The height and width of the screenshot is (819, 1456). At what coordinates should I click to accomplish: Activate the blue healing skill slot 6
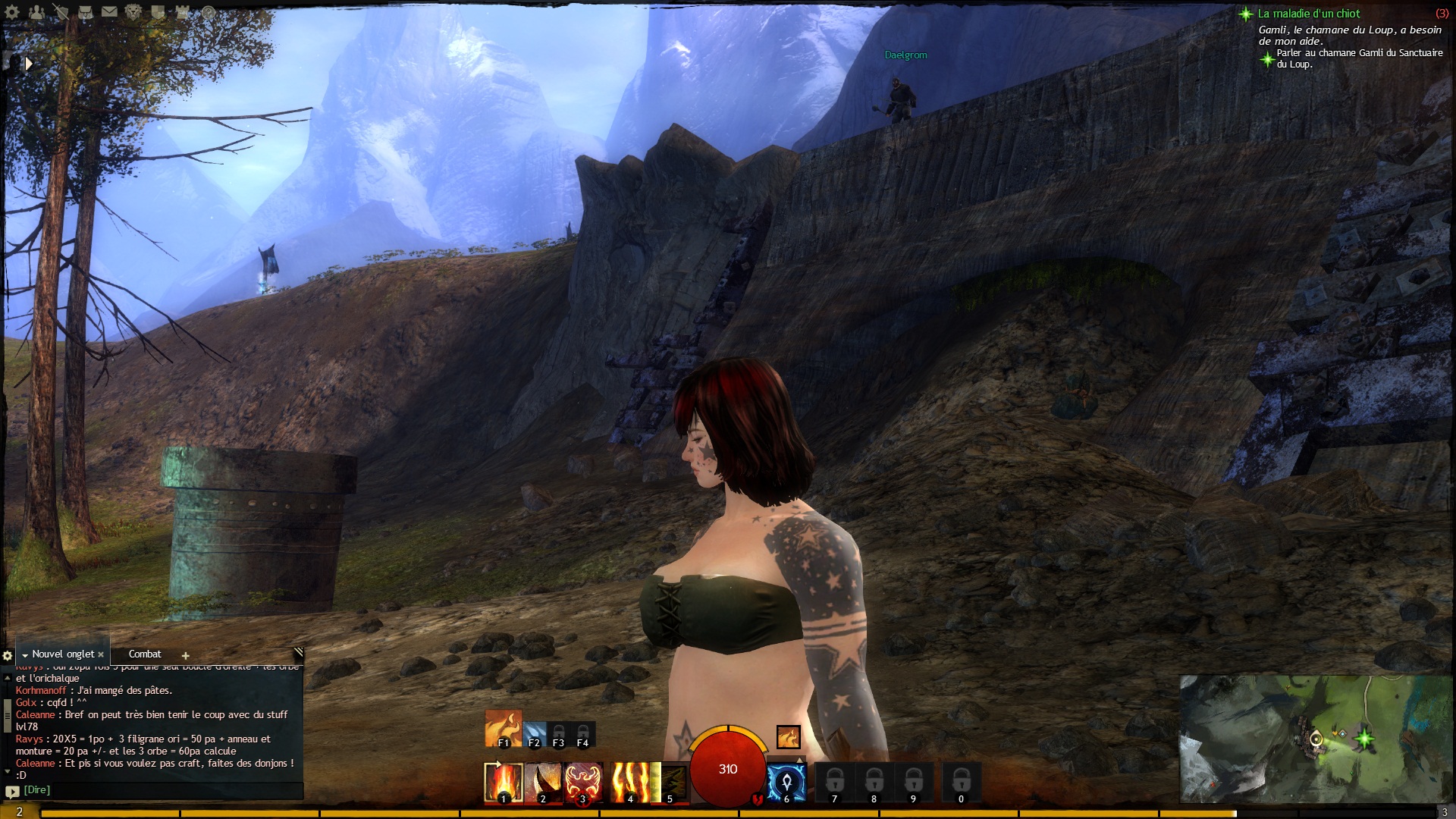coord(786,783)
